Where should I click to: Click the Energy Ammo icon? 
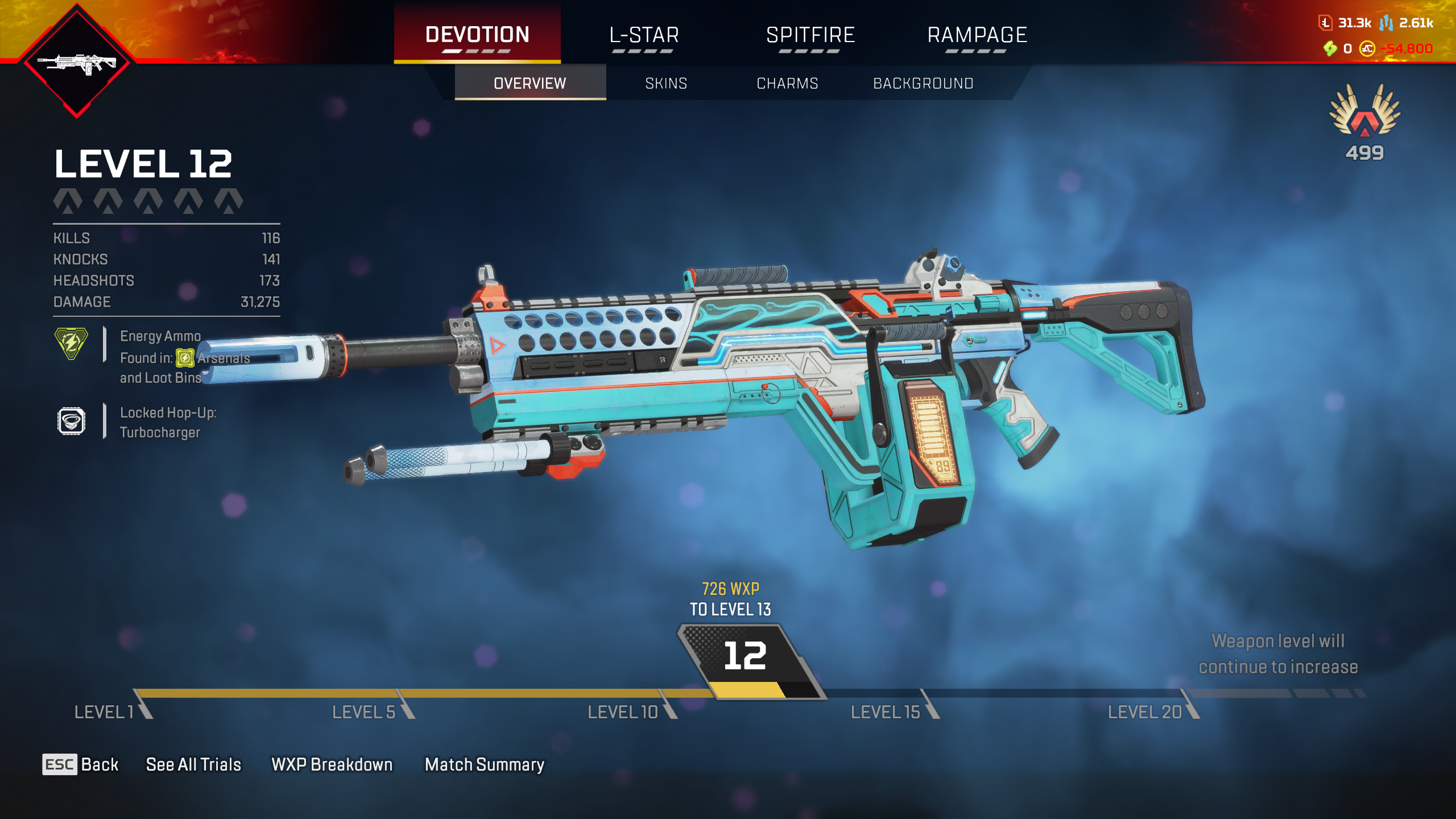coord(71,344)
